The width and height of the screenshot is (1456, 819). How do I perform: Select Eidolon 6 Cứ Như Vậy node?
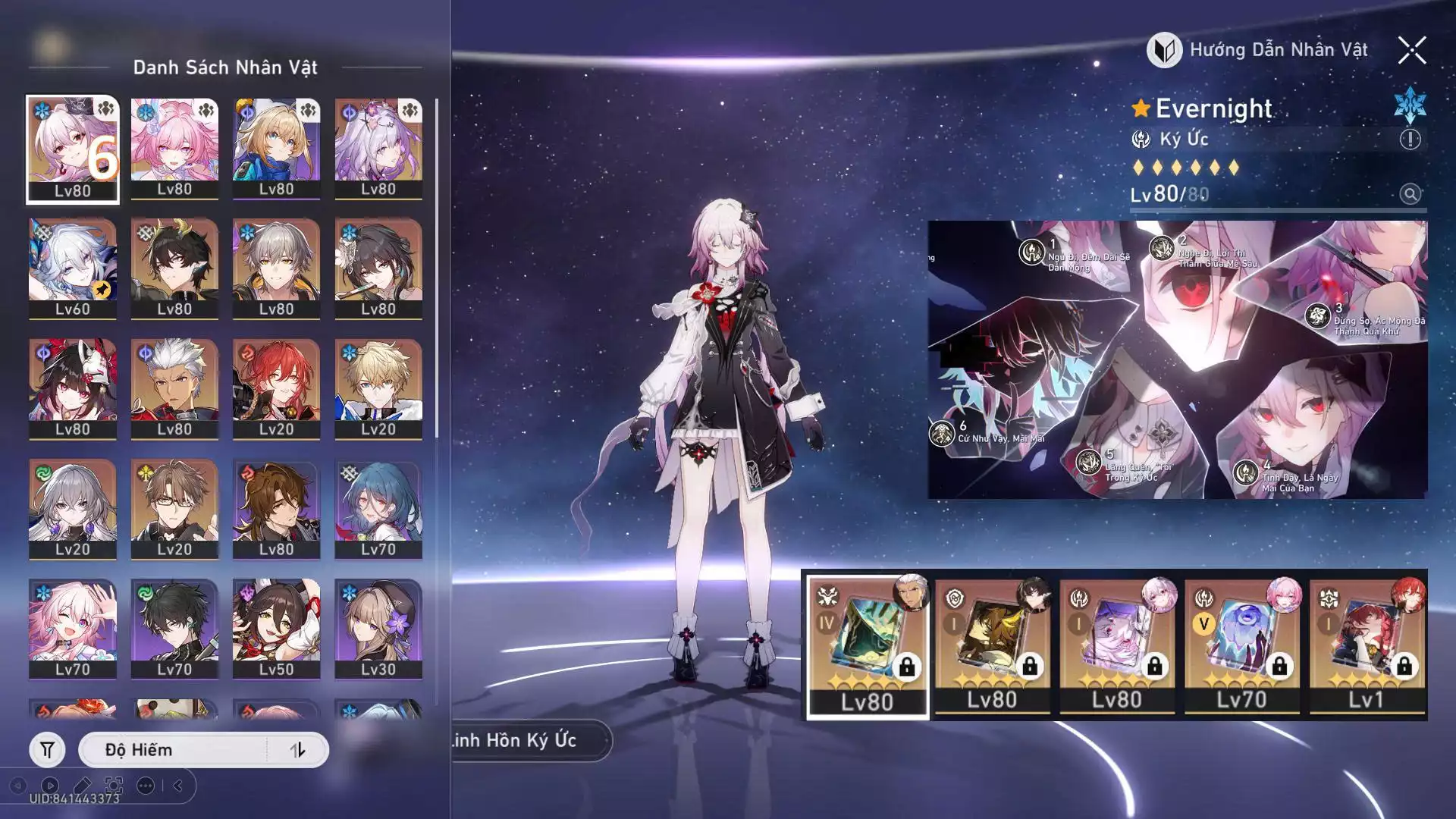point(942,434)
